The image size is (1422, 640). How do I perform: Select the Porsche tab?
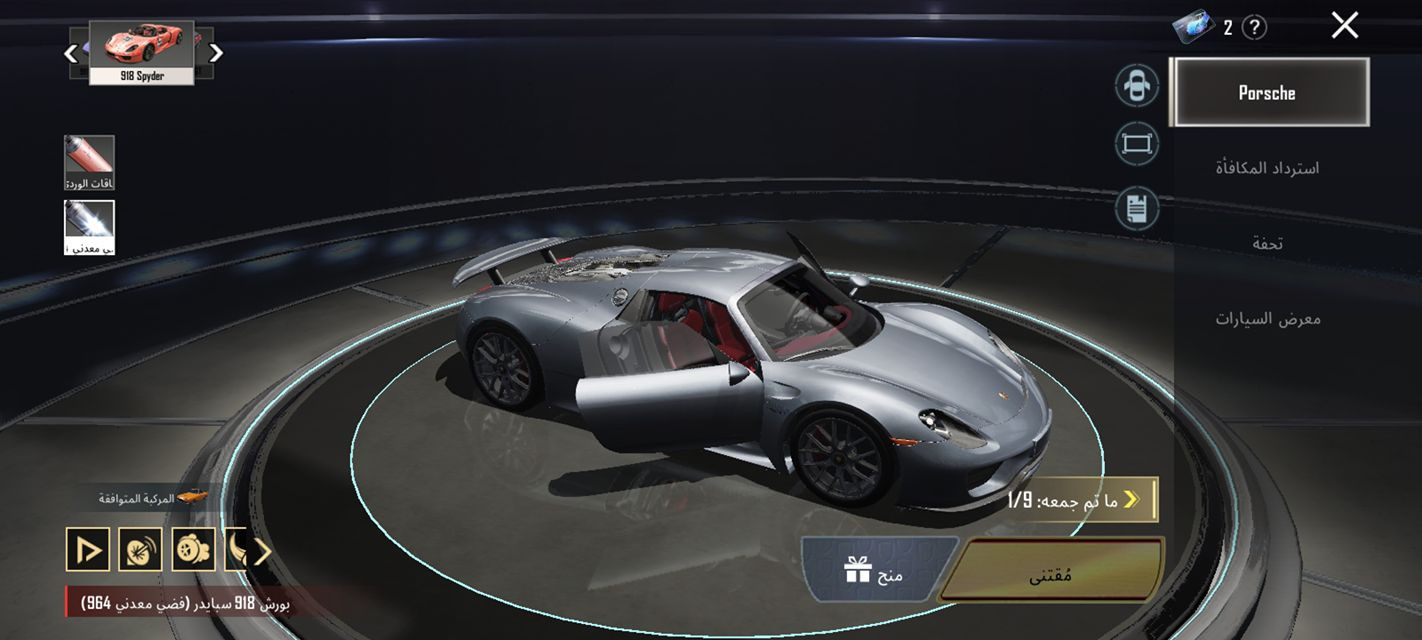click(x=1268, y=93)
